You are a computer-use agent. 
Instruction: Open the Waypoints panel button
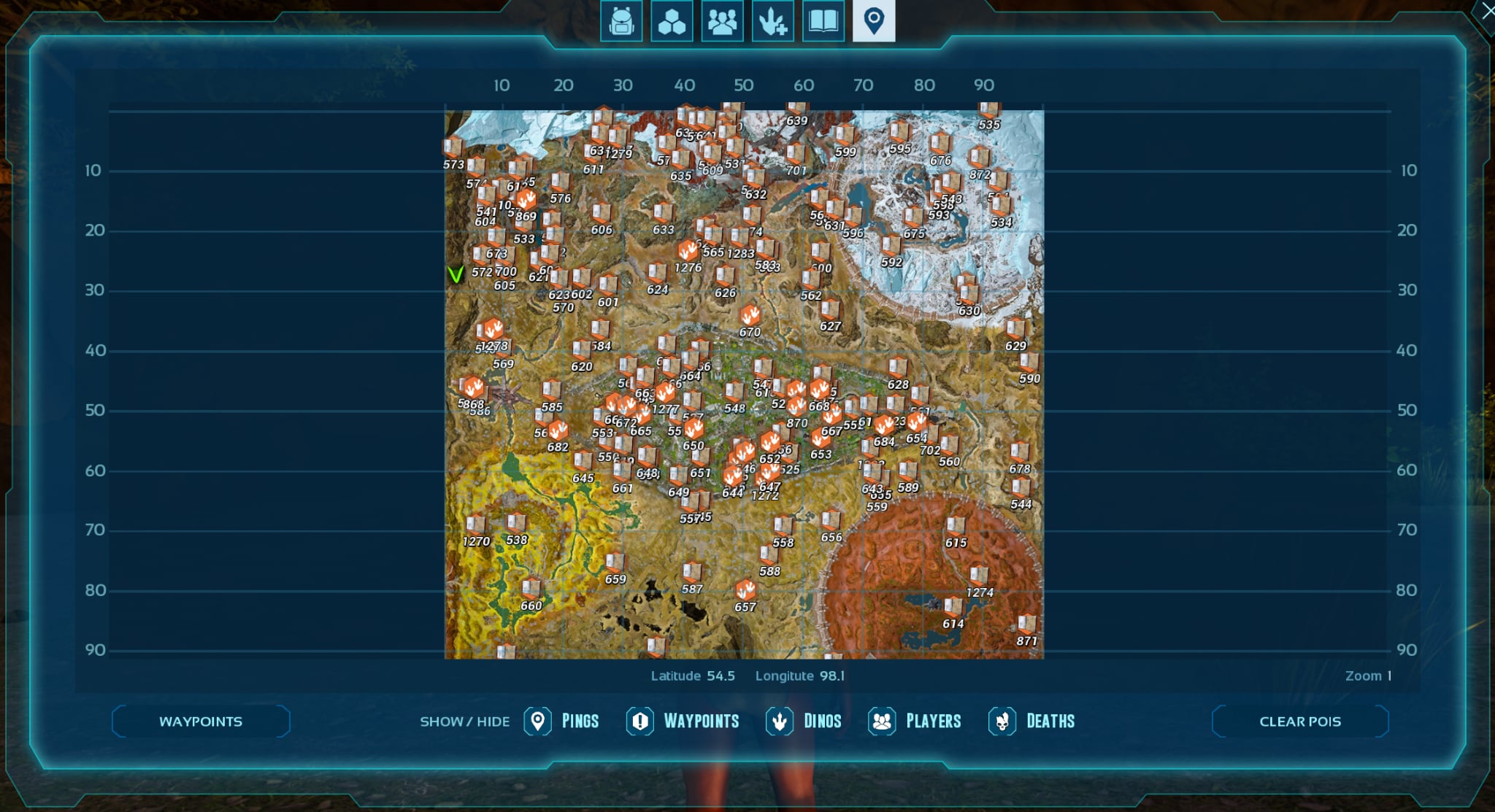(199, 721)
